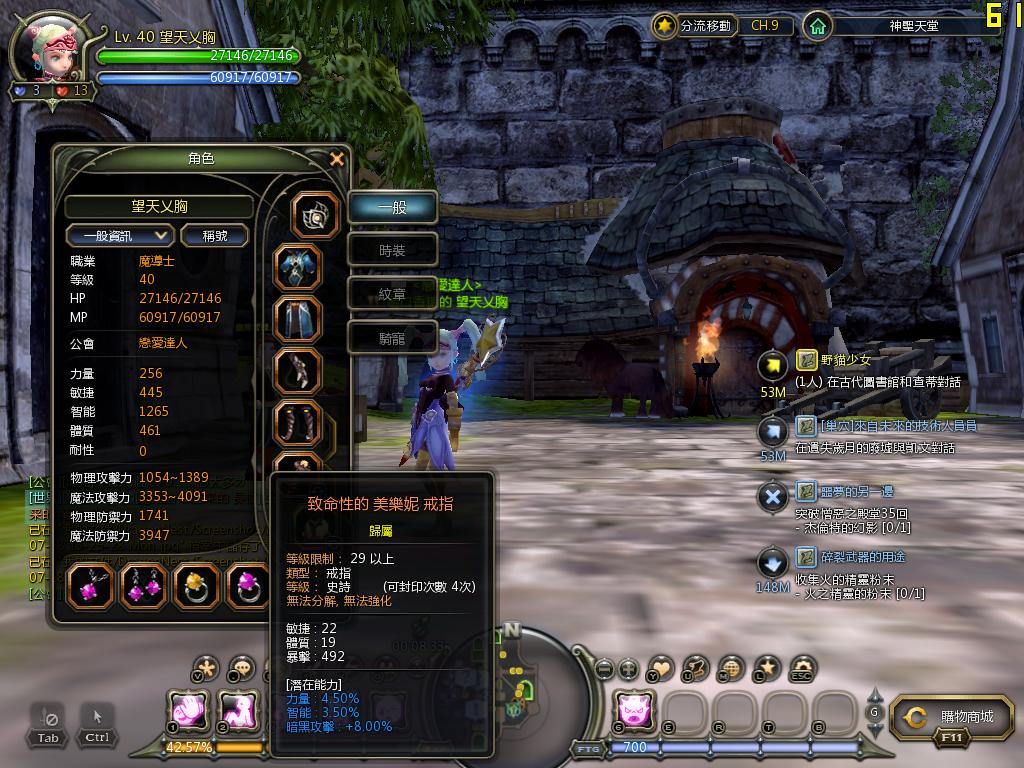
Task: Open the 一般資訊 dropdown
Action: pyautogui.click(x=120, y=235)
